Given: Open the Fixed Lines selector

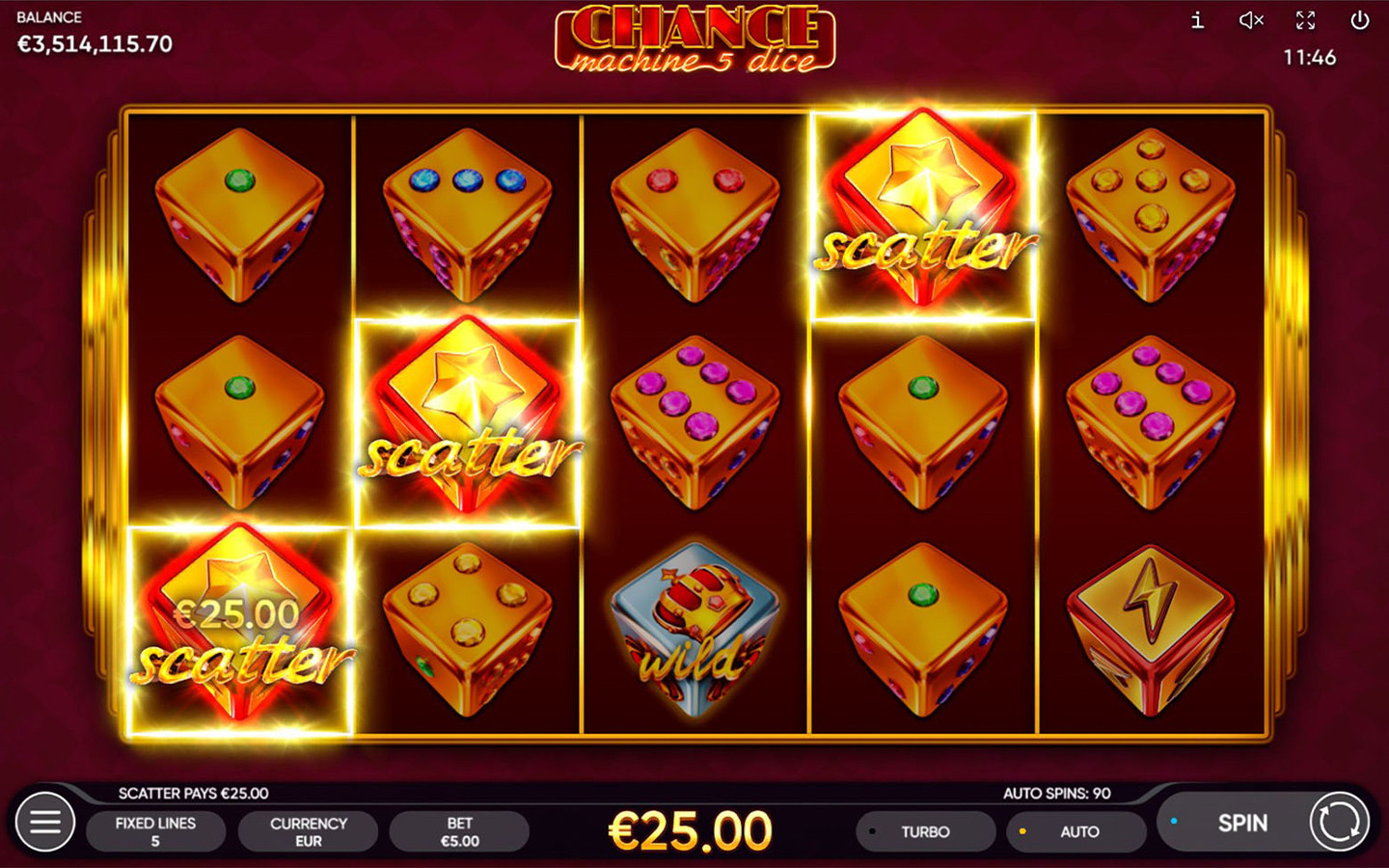Looking at the screenshot, I should (155, 830).
